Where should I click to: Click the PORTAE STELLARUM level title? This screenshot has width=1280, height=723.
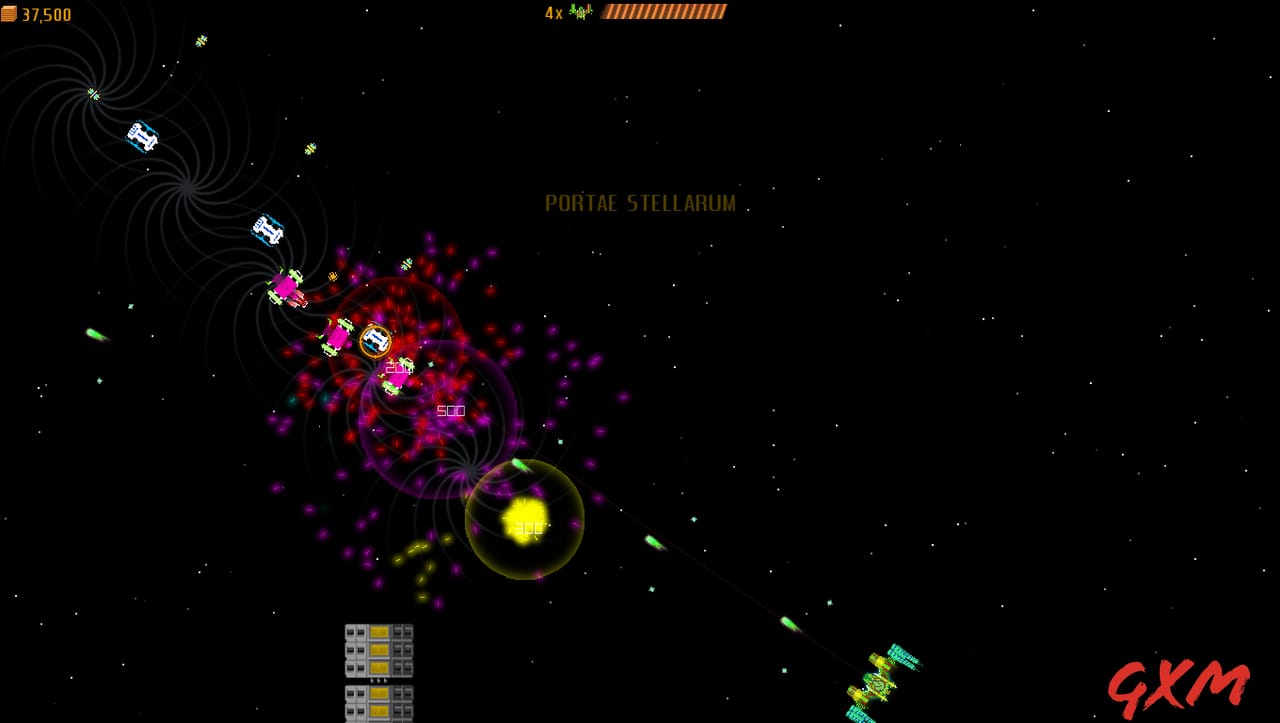pyautogui.click(x=639, y=203)
